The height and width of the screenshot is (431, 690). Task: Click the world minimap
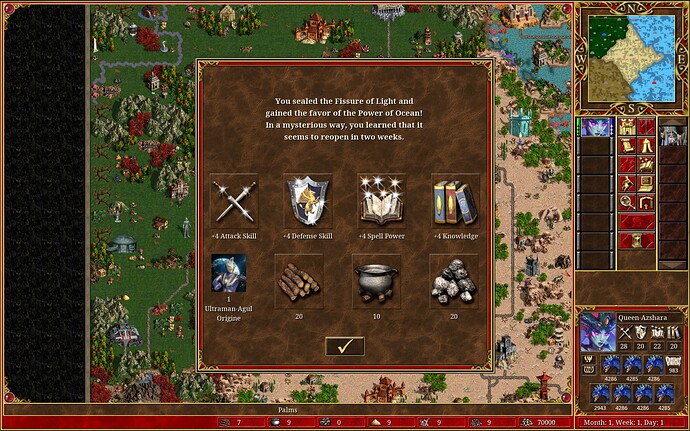(632, 57)
